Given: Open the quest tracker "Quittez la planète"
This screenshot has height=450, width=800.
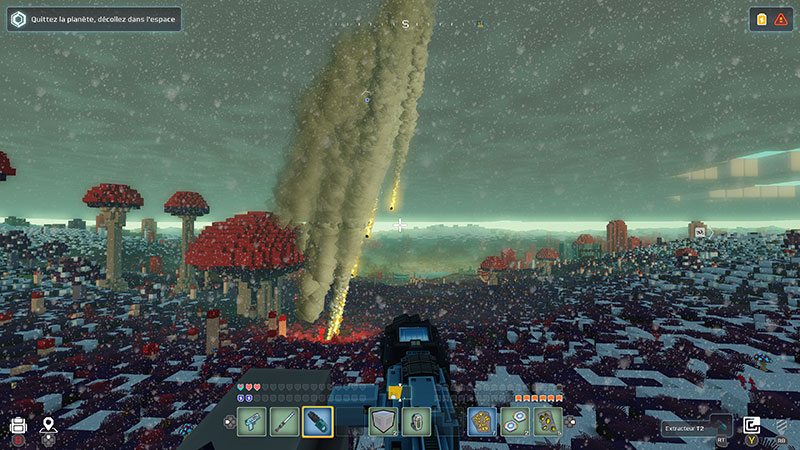Looking at the screenshot, I should (x=95, y=19).
